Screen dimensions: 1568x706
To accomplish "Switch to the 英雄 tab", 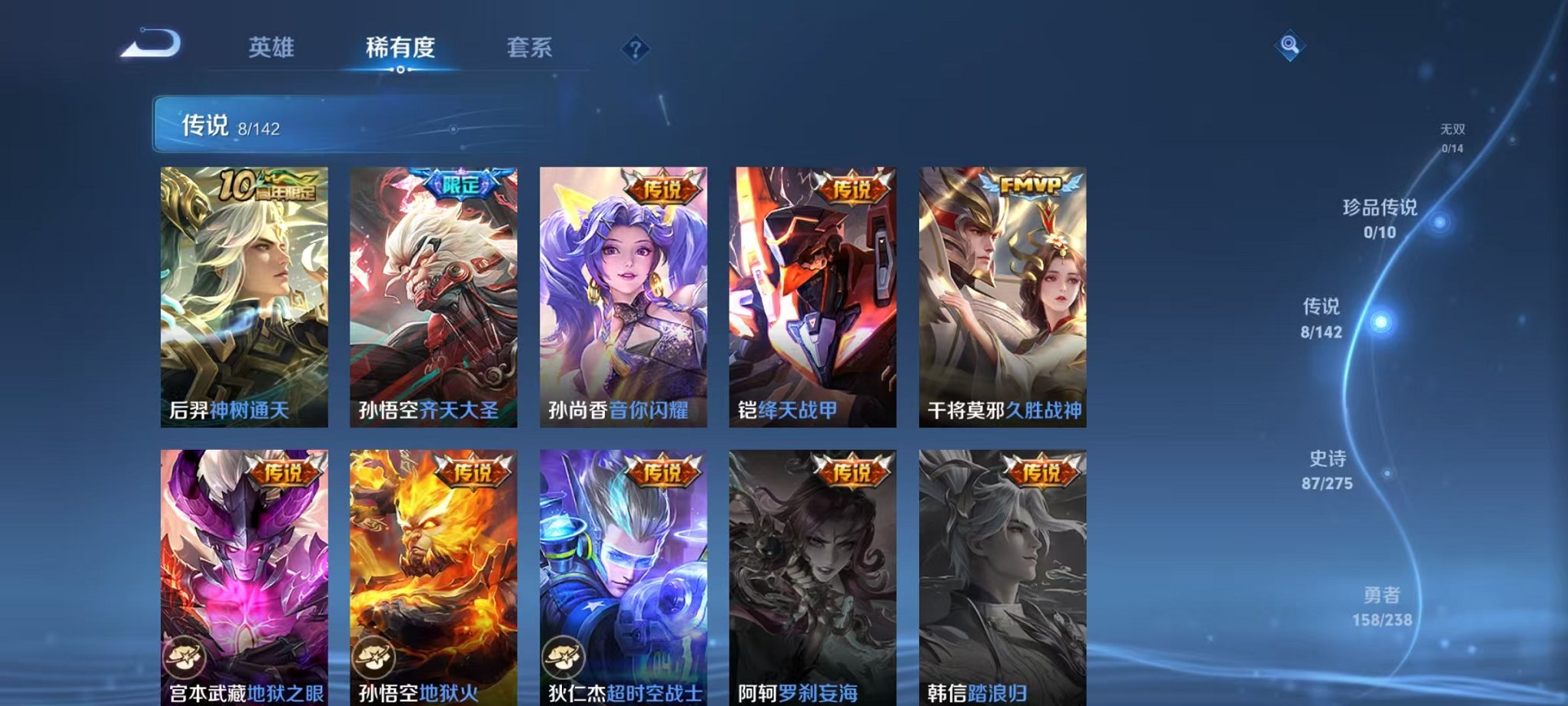I will click(273, 46).
